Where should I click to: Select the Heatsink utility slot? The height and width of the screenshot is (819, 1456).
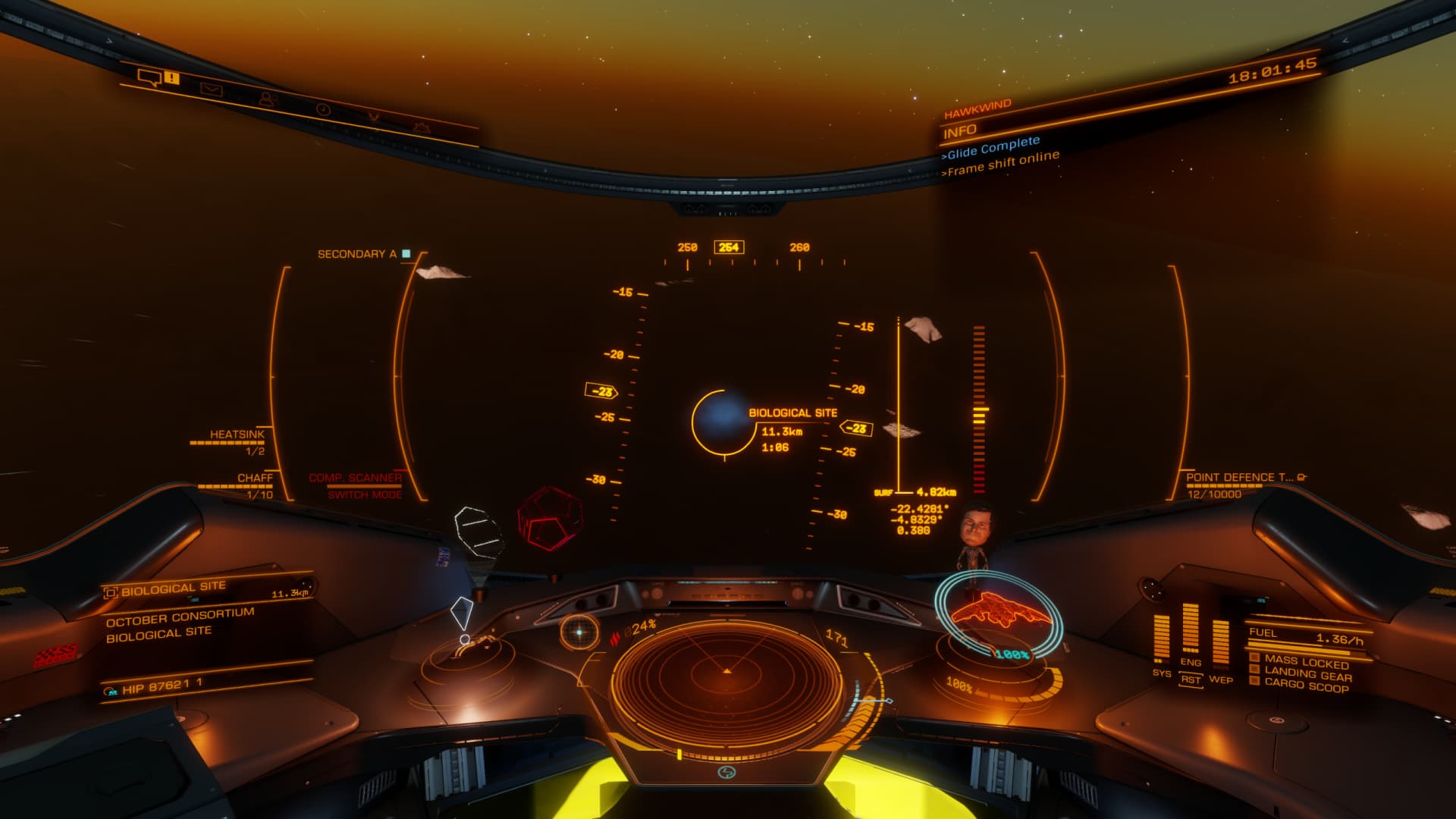pos(237,435)
